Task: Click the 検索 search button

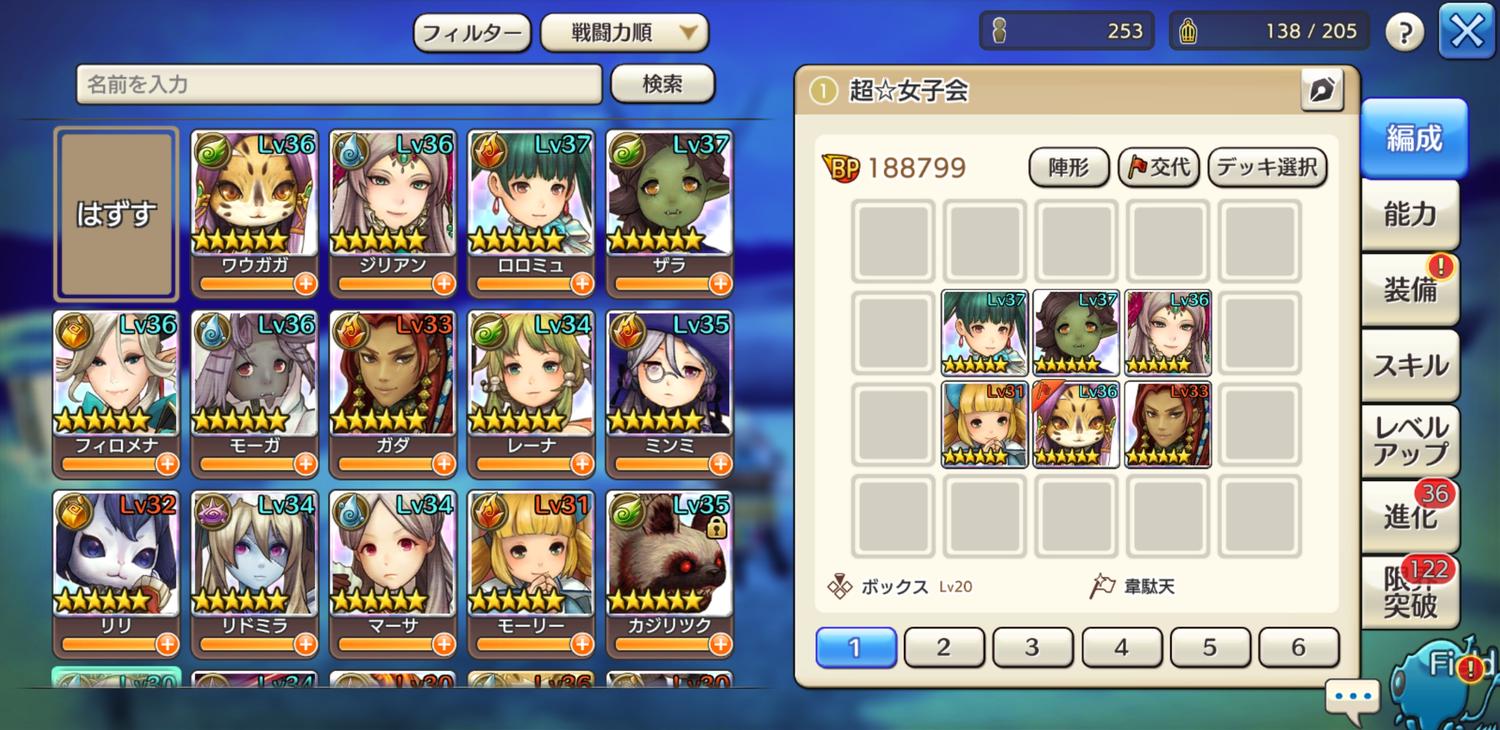Action: click(x=662, y=85)
